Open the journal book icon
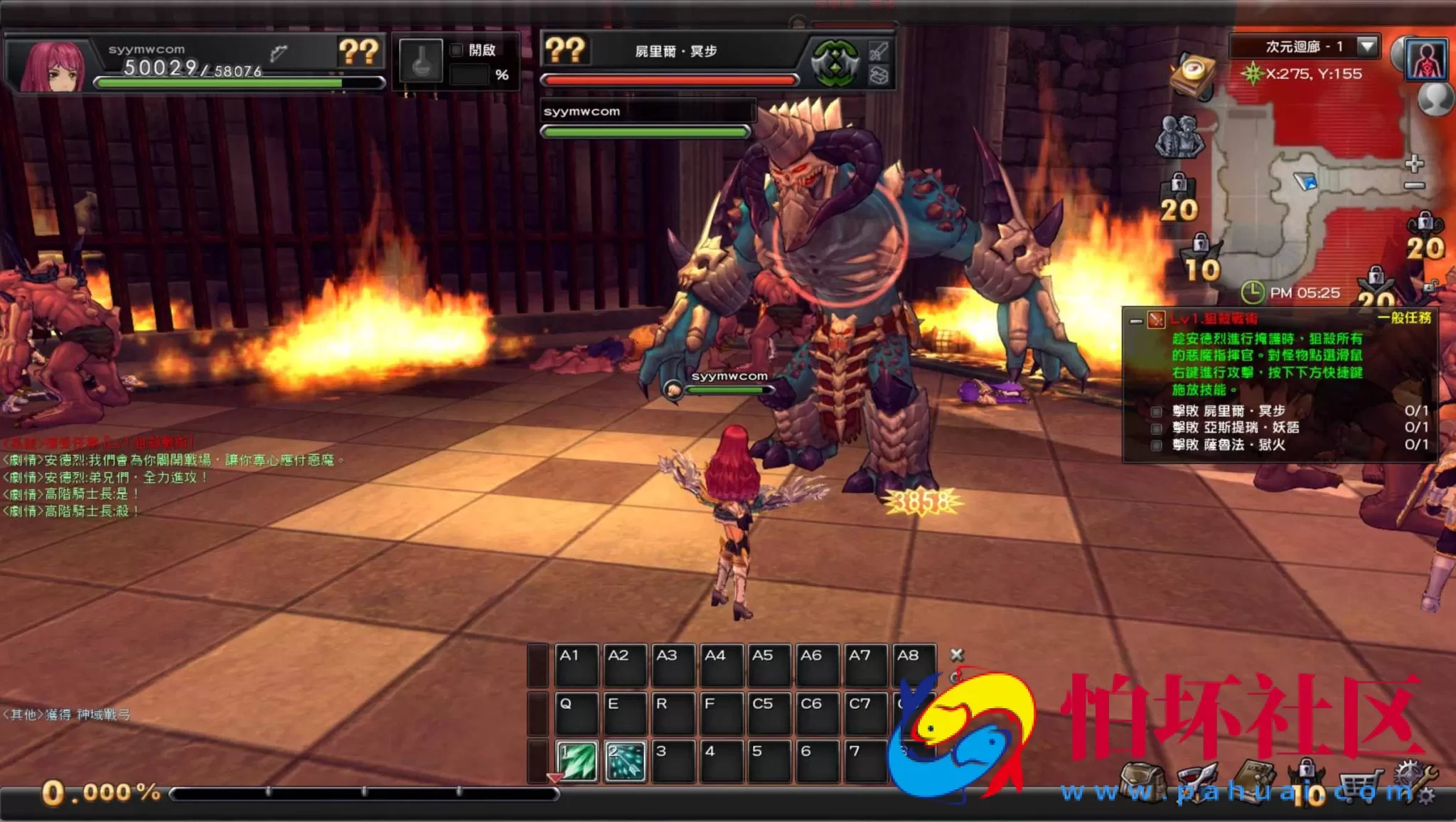 [x=1256, y=781]
